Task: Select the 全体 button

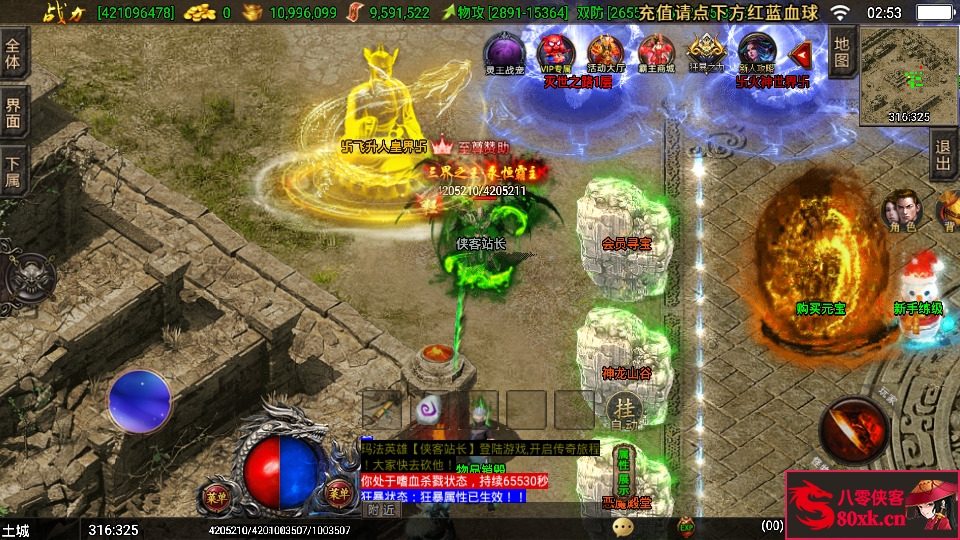Action: tap(13, 53)
